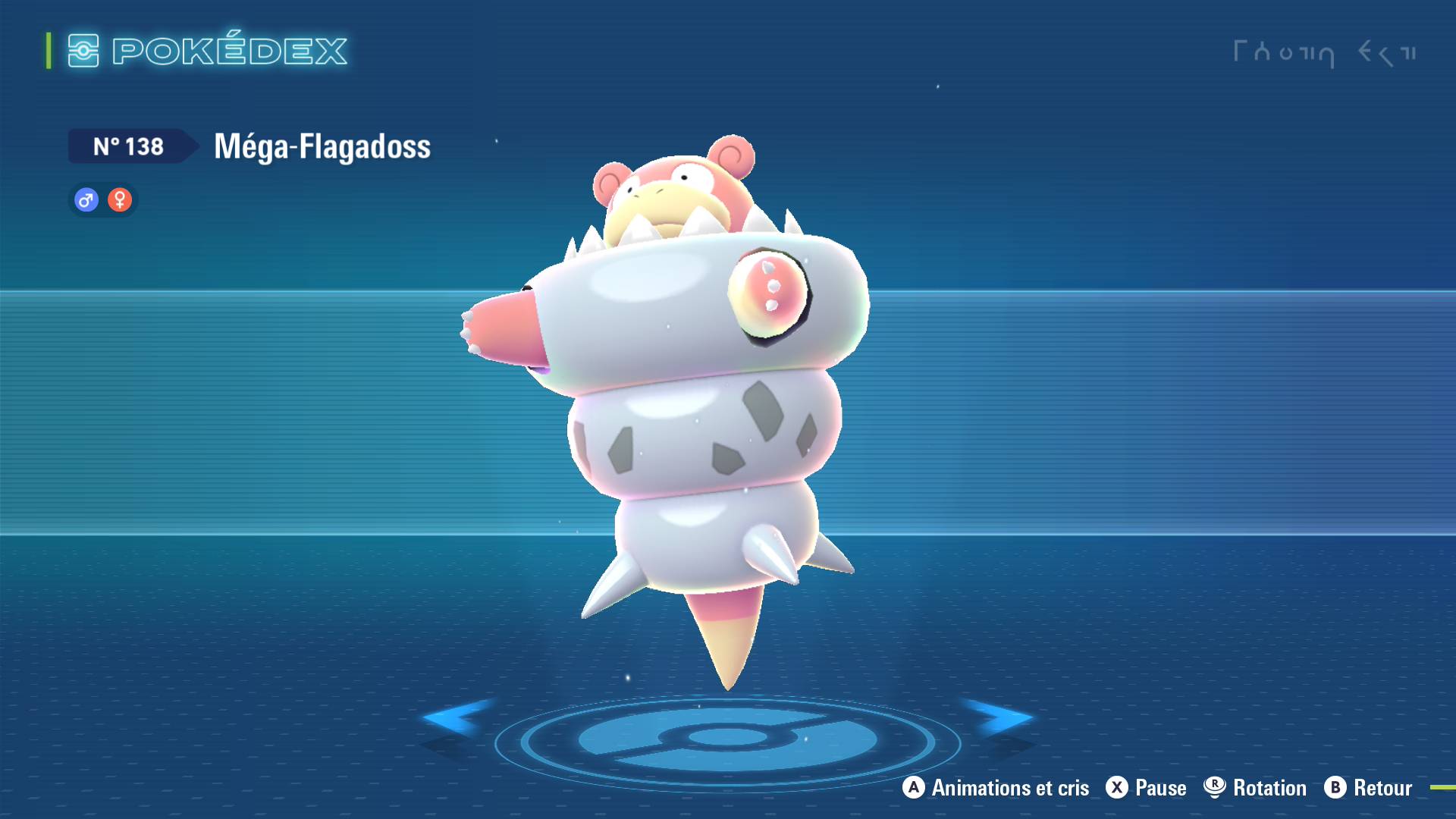Show next Pokémon using right arrow
The image size is (1456, 819).
[x=999, y=718]
